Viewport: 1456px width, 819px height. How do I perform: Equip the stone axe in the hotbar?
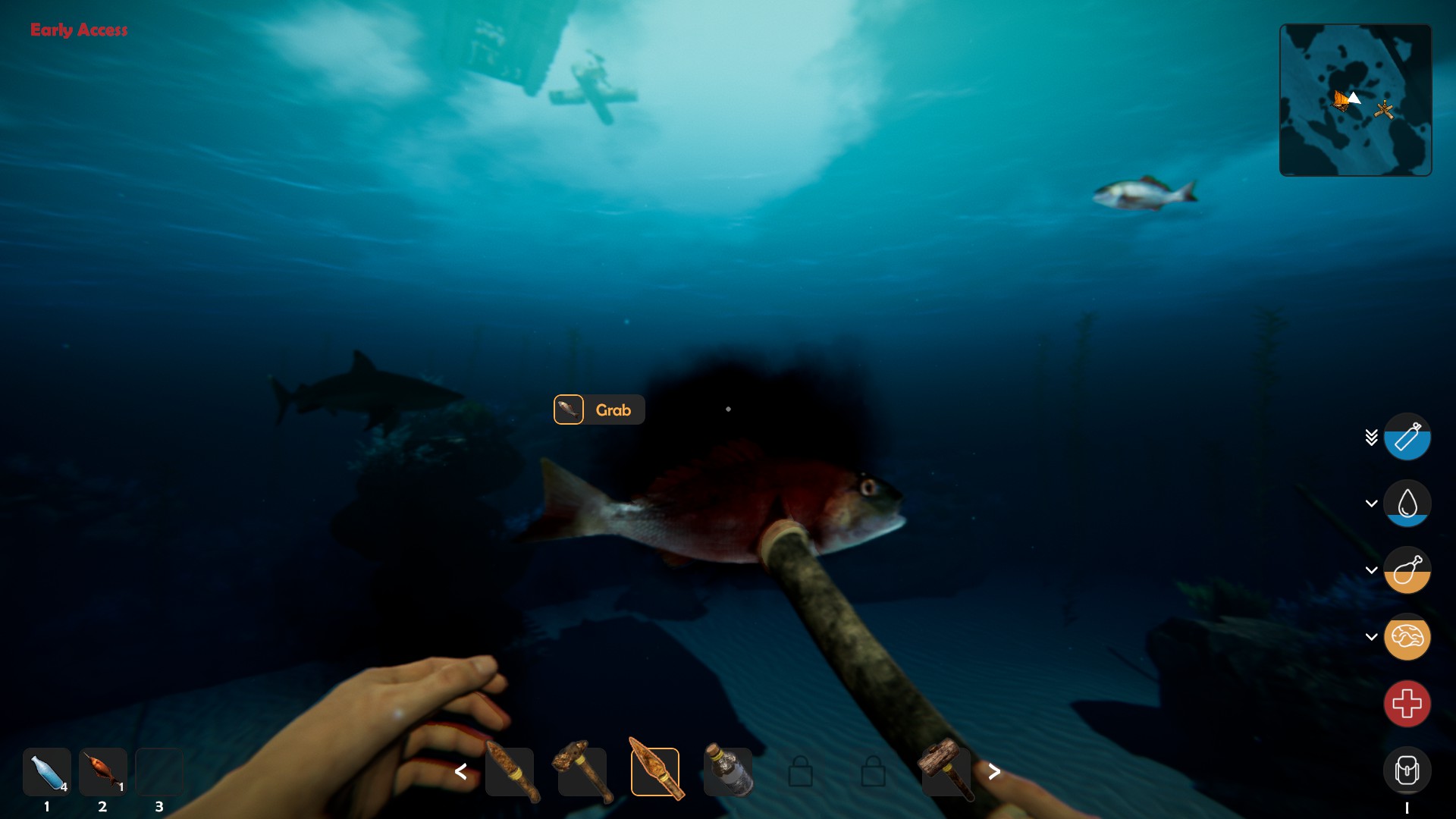pyautogui.click(x=582, y=772)
